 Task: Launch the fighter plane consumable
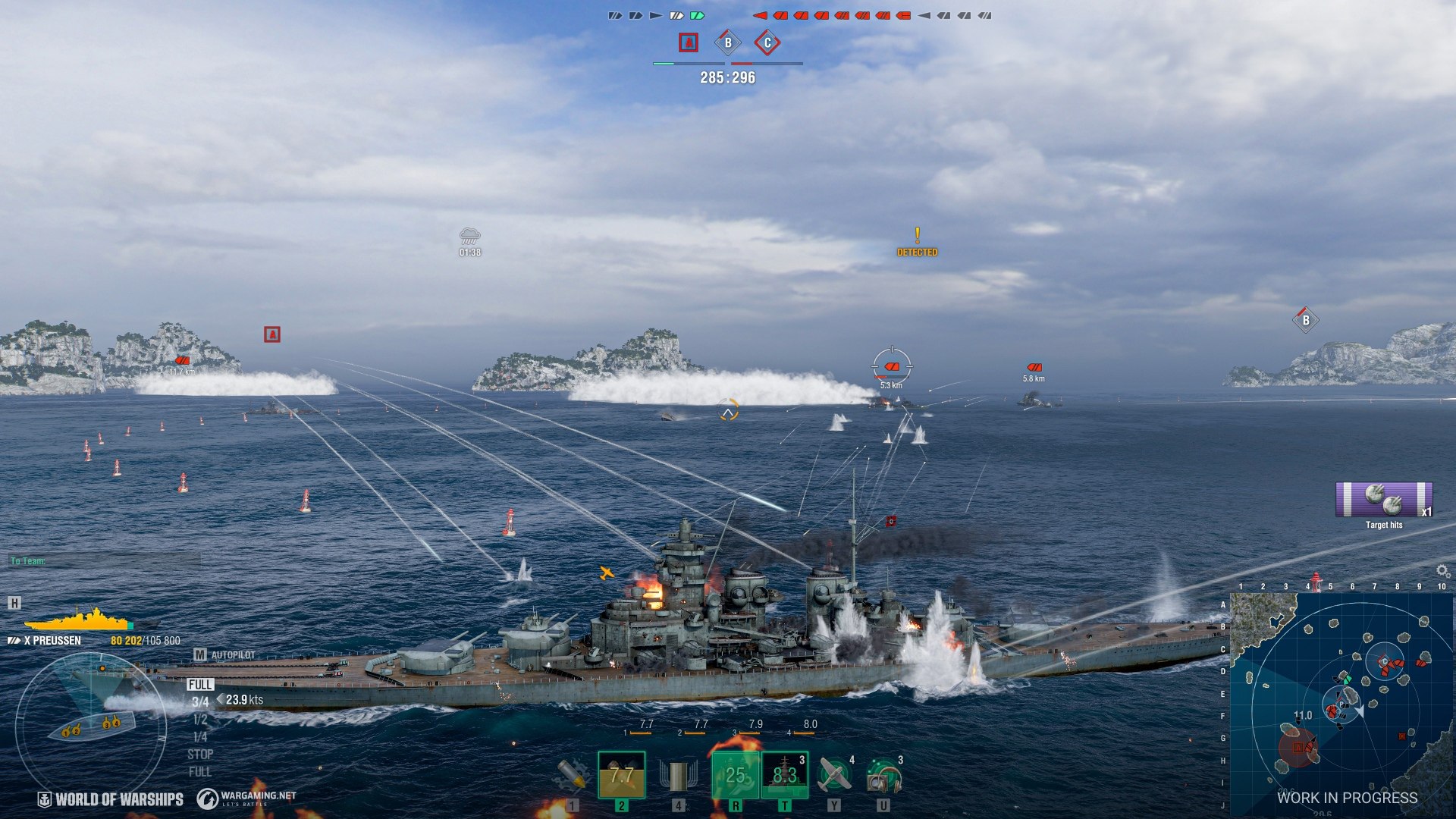834,774
